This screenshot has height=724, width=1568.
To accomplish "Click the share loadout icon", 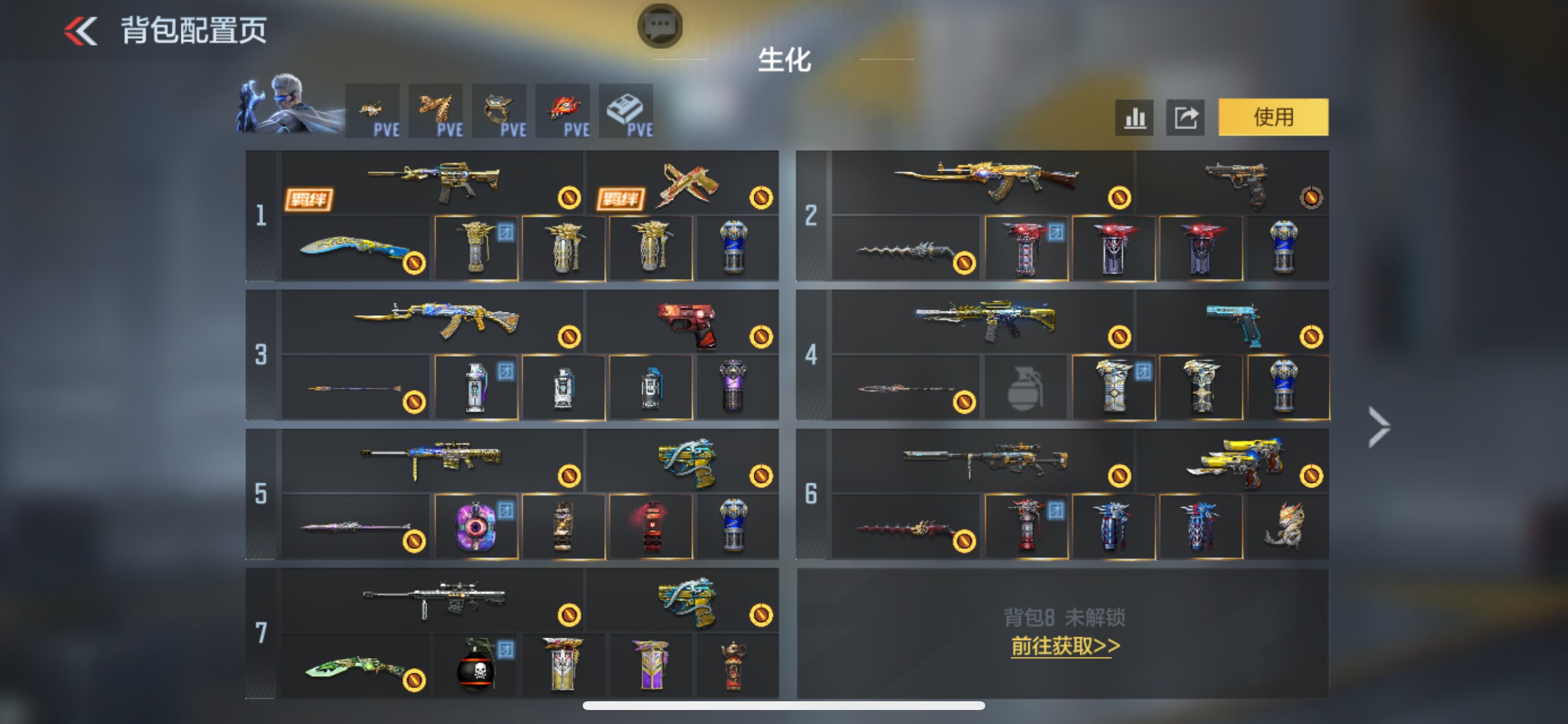I will click(1185, 117).
